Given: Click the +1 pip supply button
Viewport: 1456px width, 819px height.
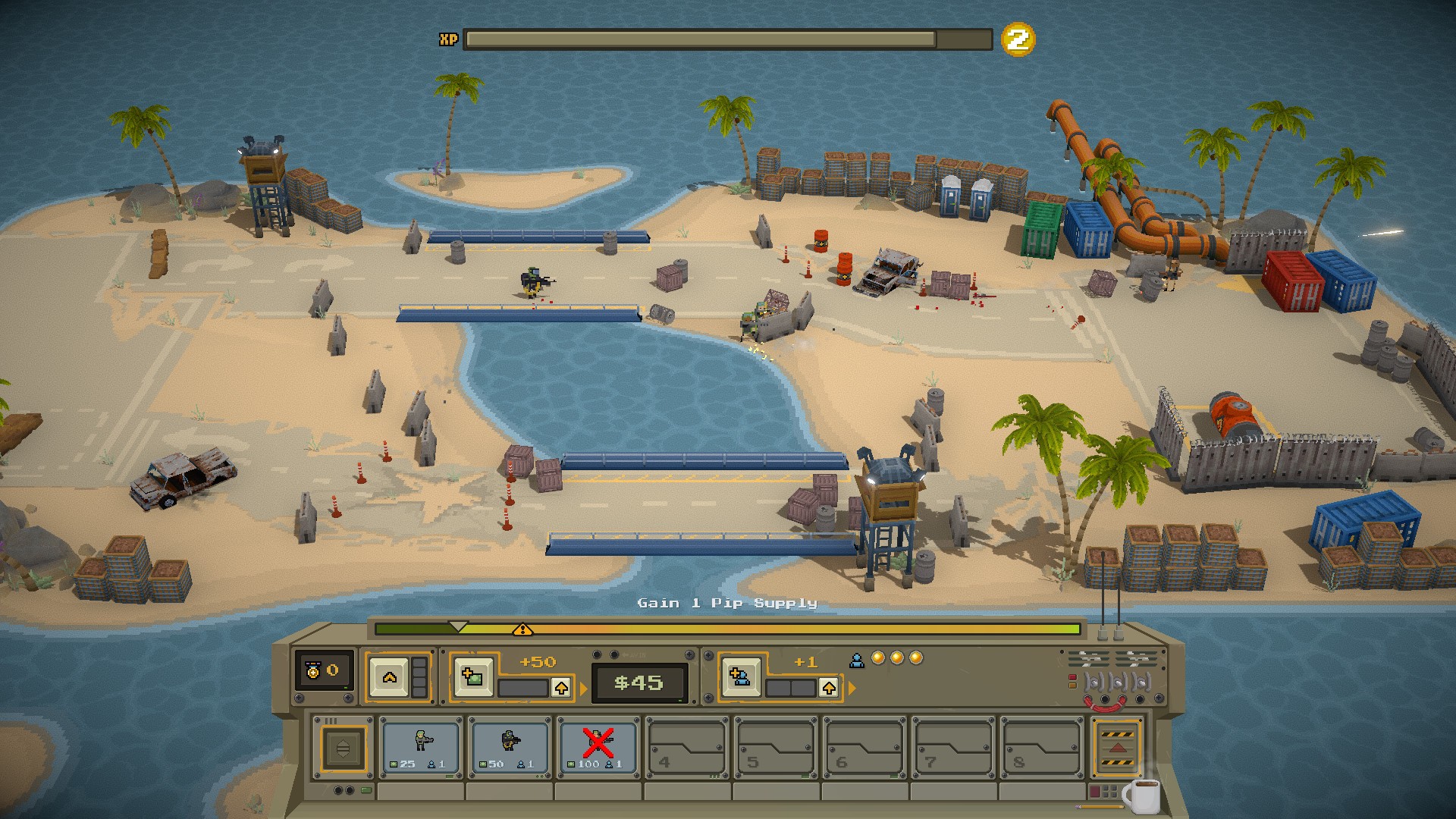Looking at the screenshot, I should point(740,676).
